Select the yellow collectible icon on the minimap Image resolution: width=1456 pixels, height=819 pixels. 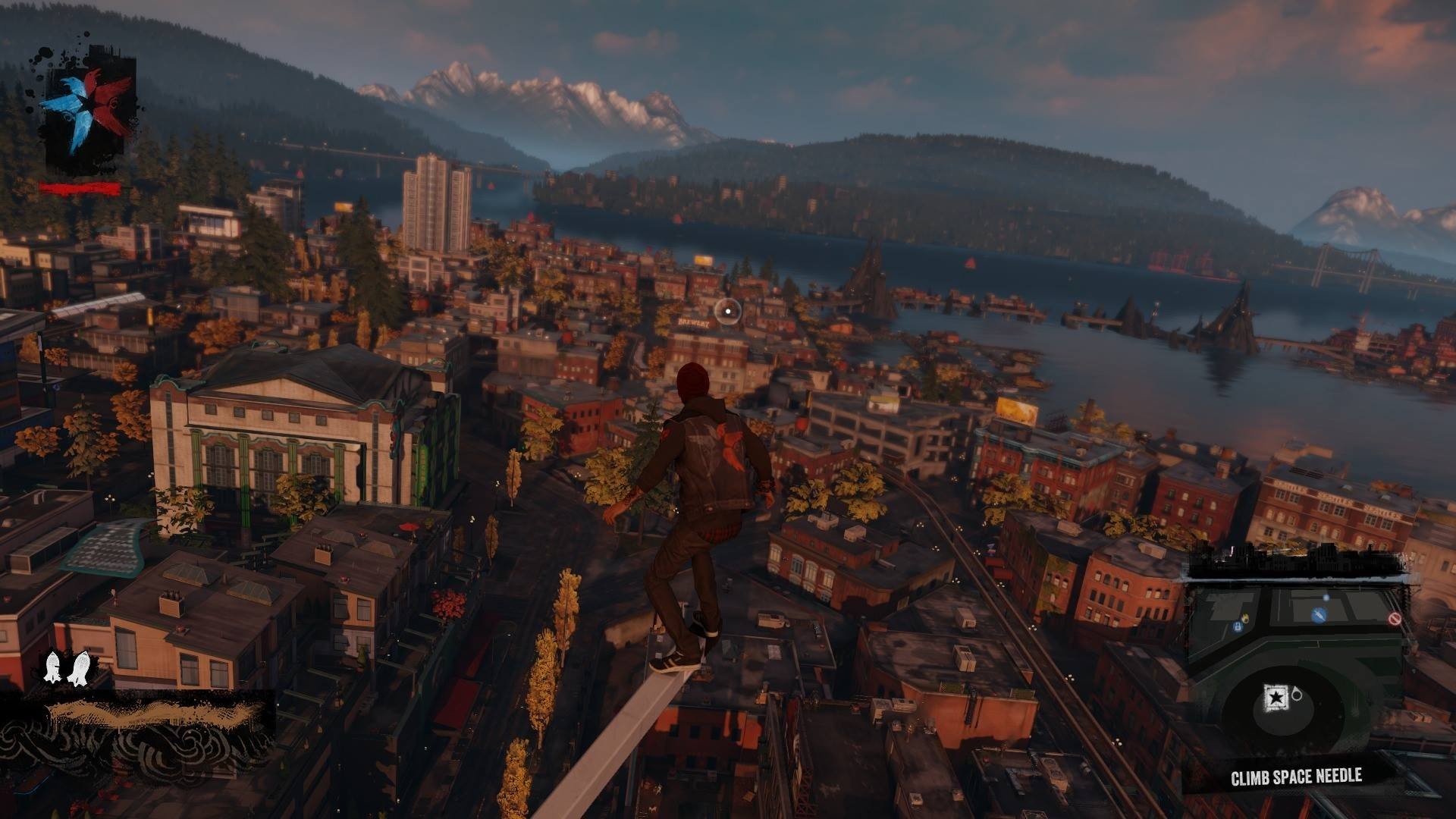[x=1246, y=618]
